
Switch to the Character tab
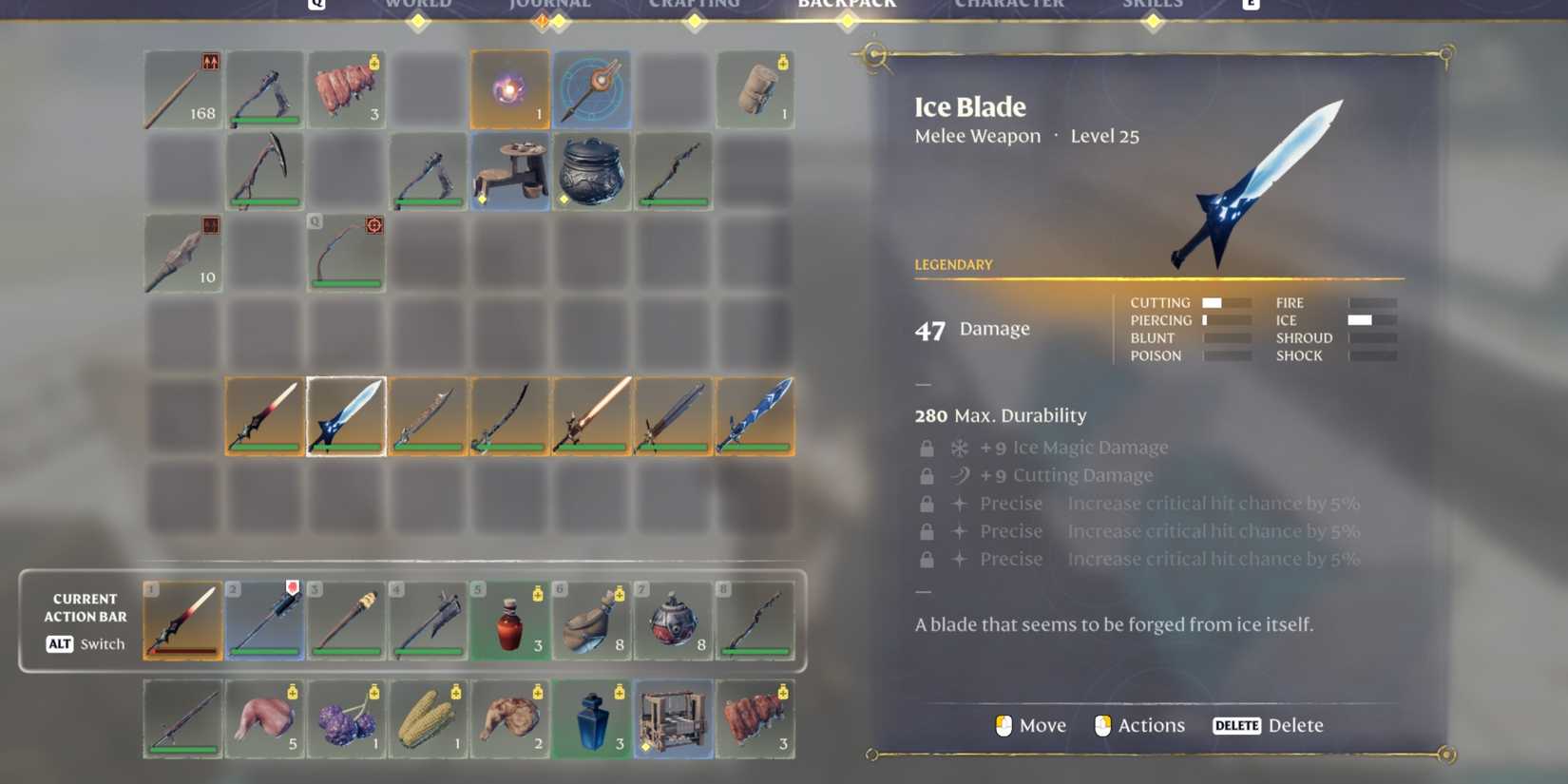[1009, 6]
